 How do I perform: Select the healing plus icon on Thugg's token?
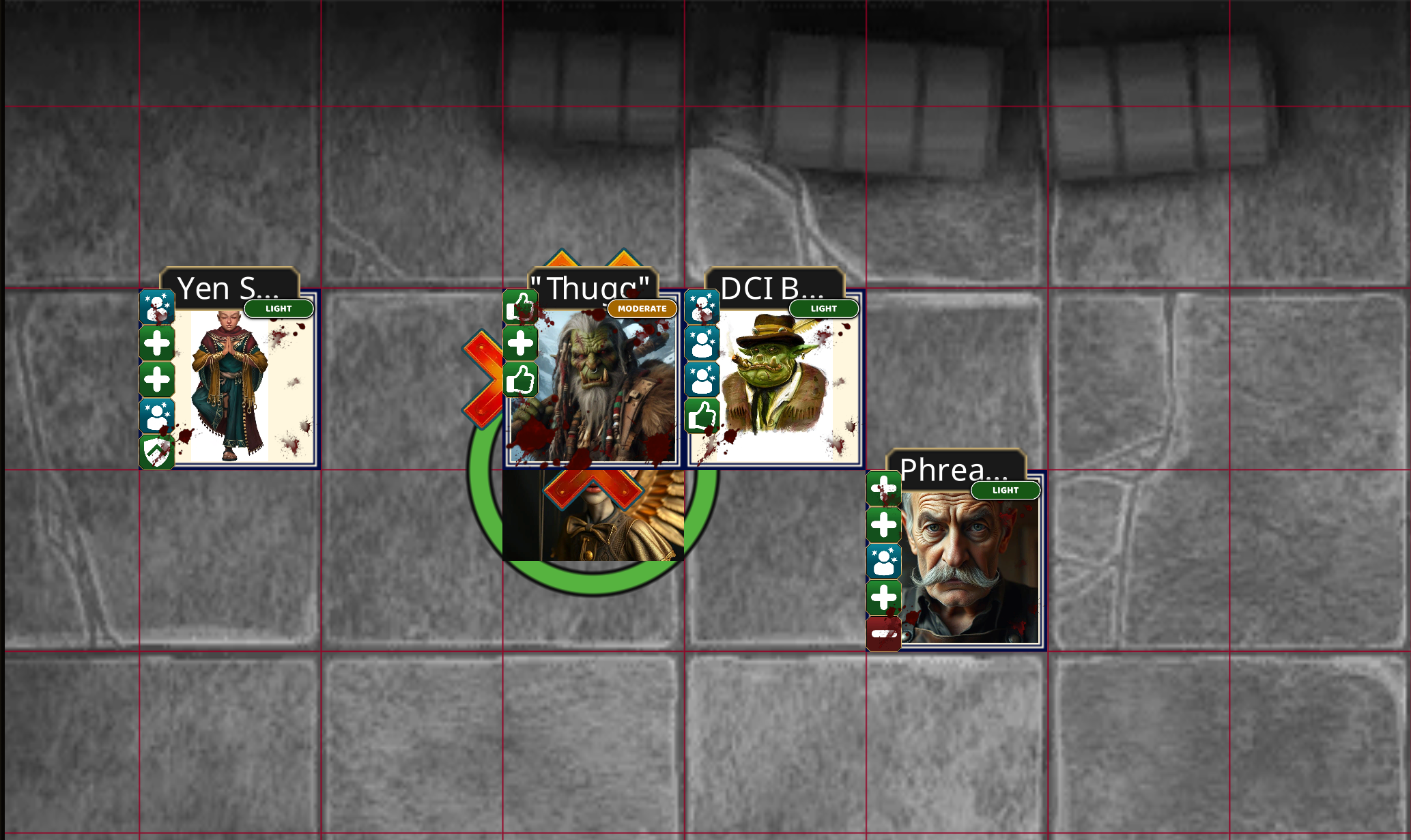tap(519, 342)
